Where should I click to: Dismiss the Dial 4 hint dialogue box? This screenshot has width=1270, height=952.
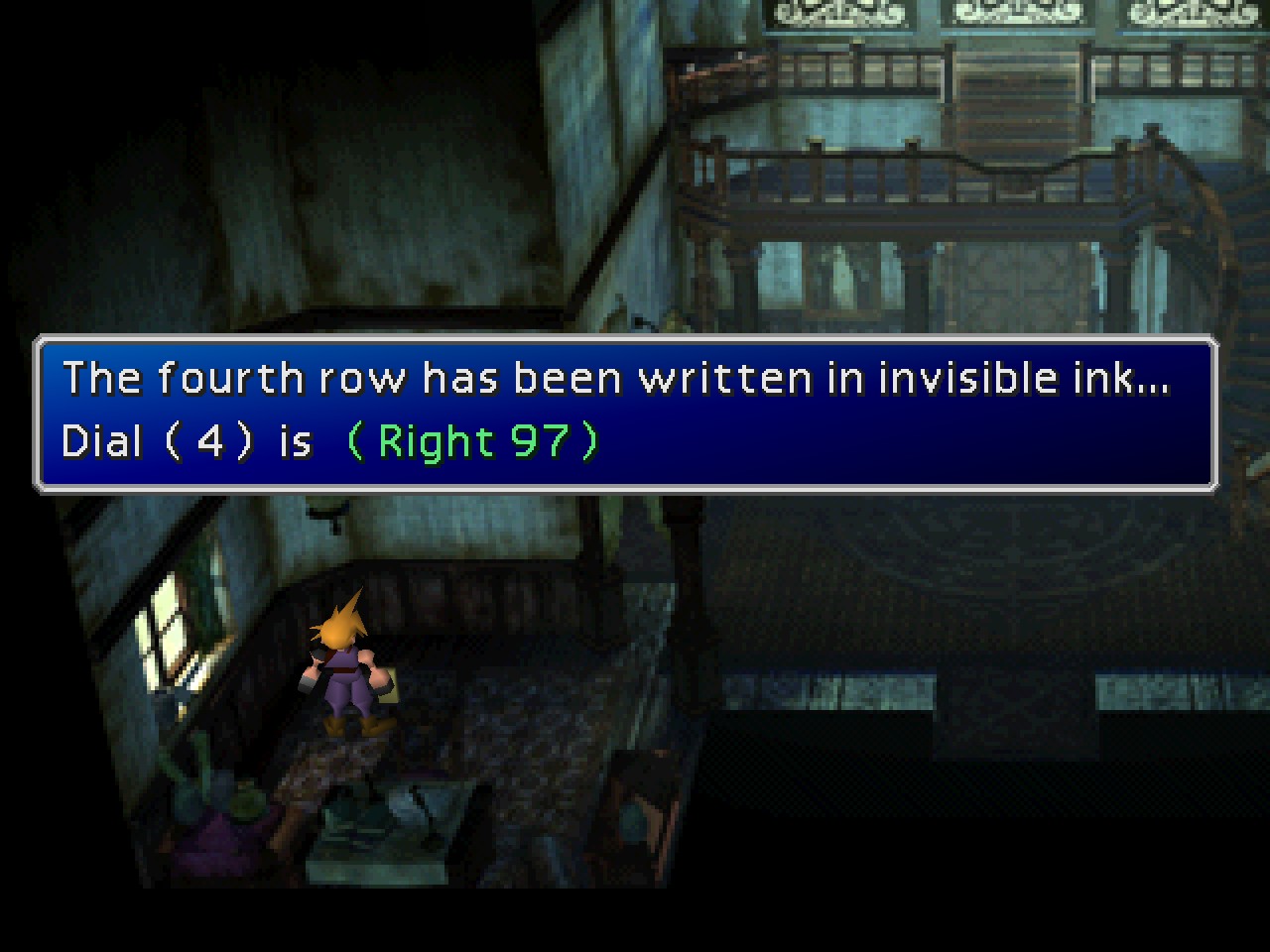tap(625, 413)
